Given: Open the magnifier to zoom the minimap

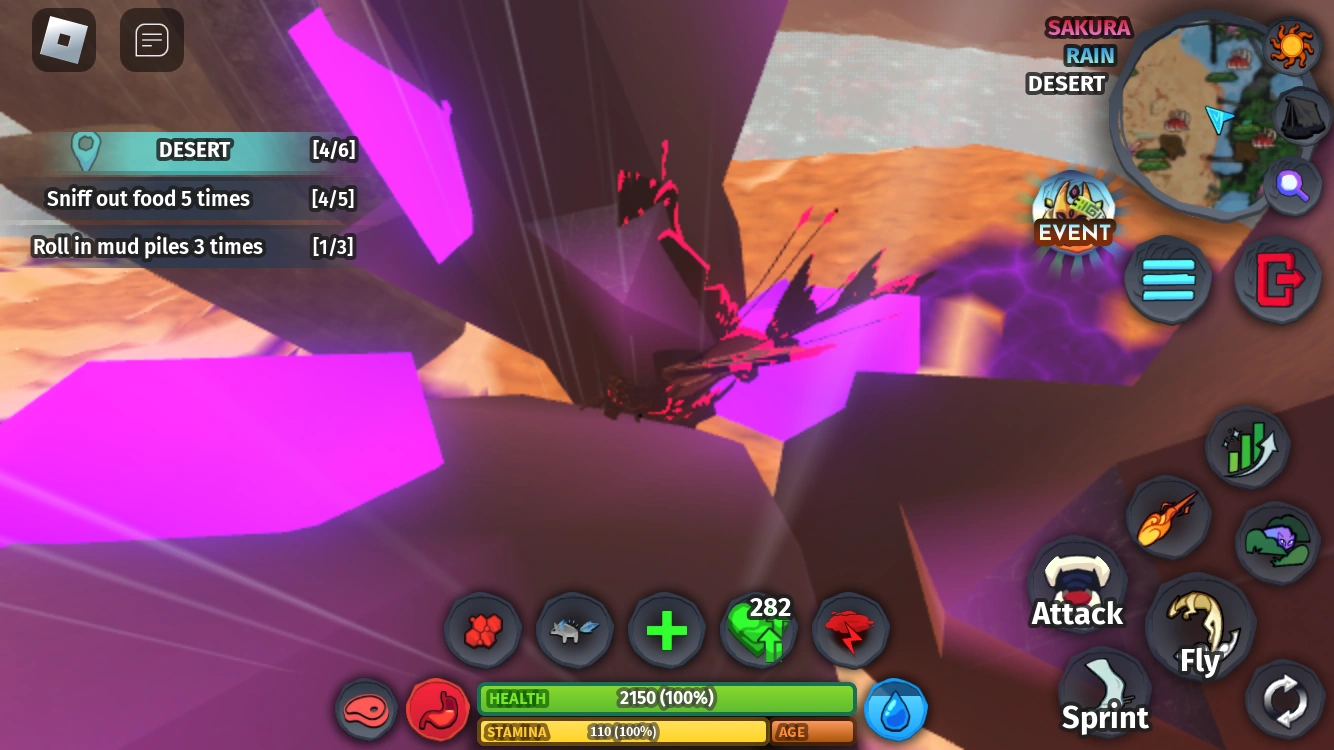Looking at the screenshot, I should pyautogui.click(x=1292, y=185).
